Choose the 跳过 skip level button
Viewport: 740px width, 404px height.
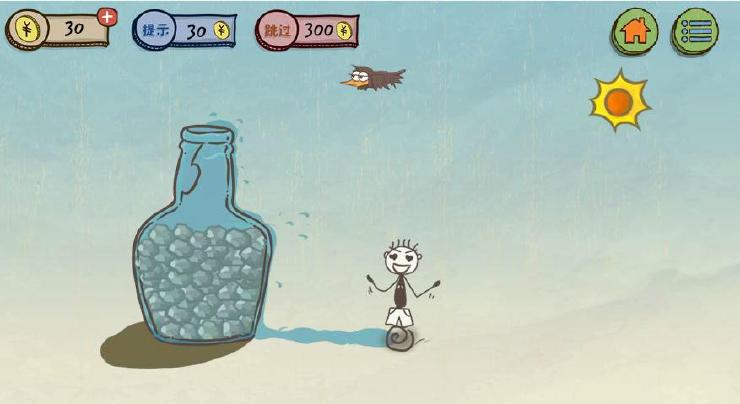pos(307,30)
